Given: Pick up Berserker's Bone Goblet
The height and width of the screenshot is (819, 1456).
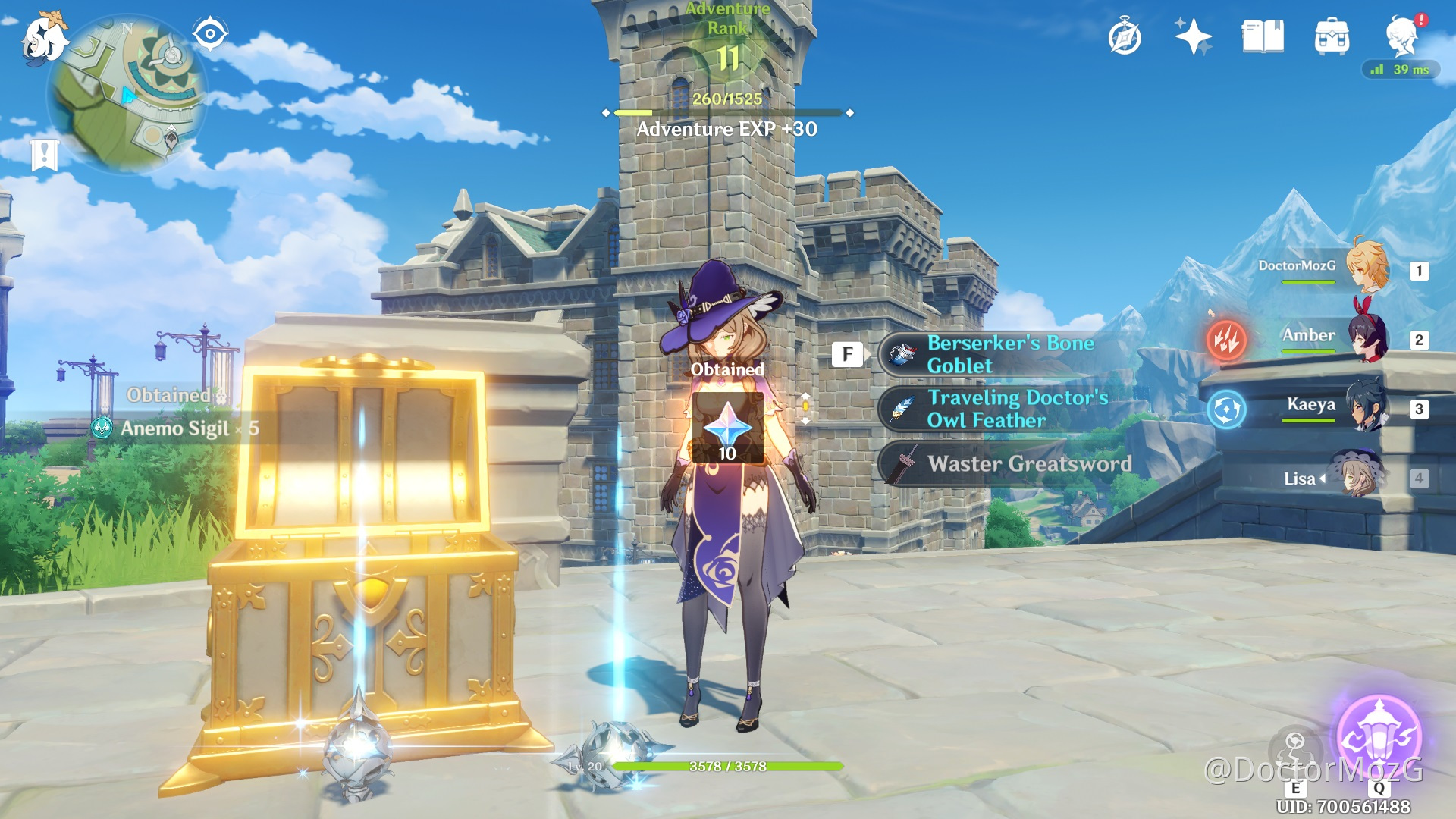Looking at the screenshot, I should [x=1009, y=354].
